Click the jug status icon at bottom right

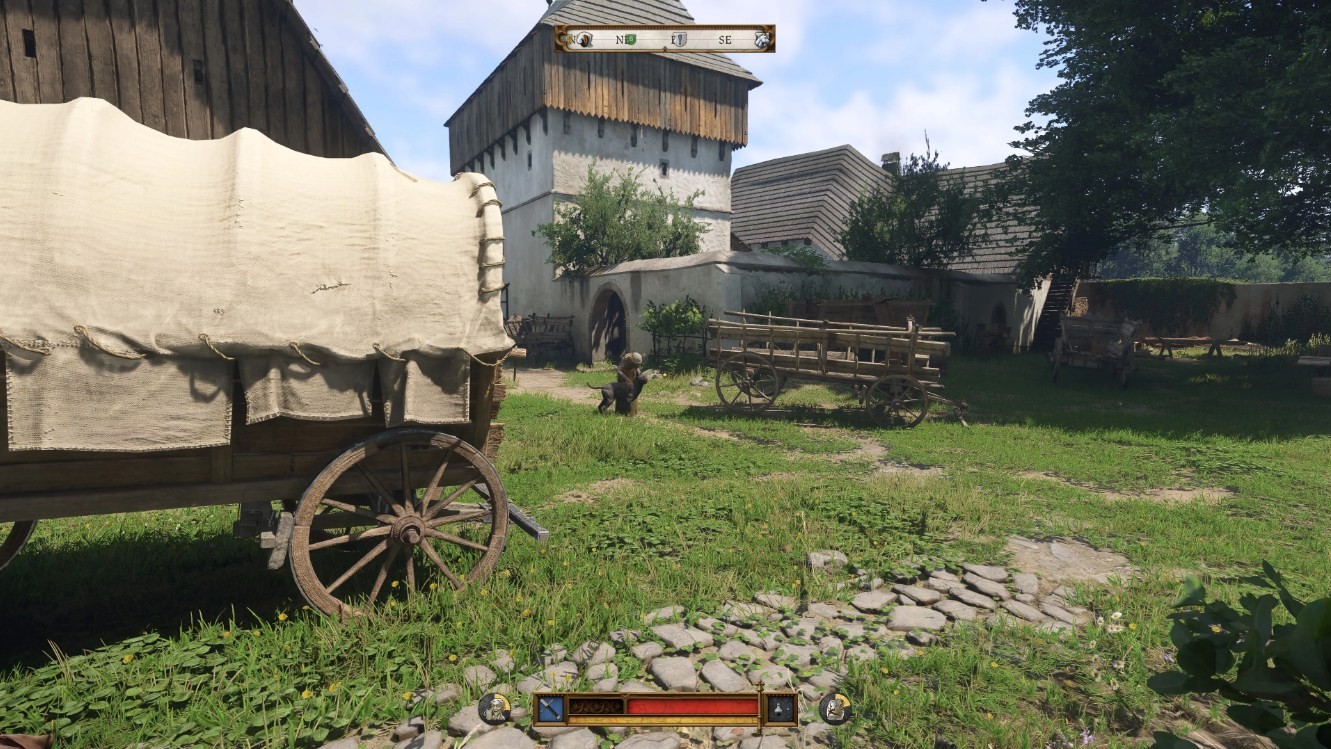point(834,710)
